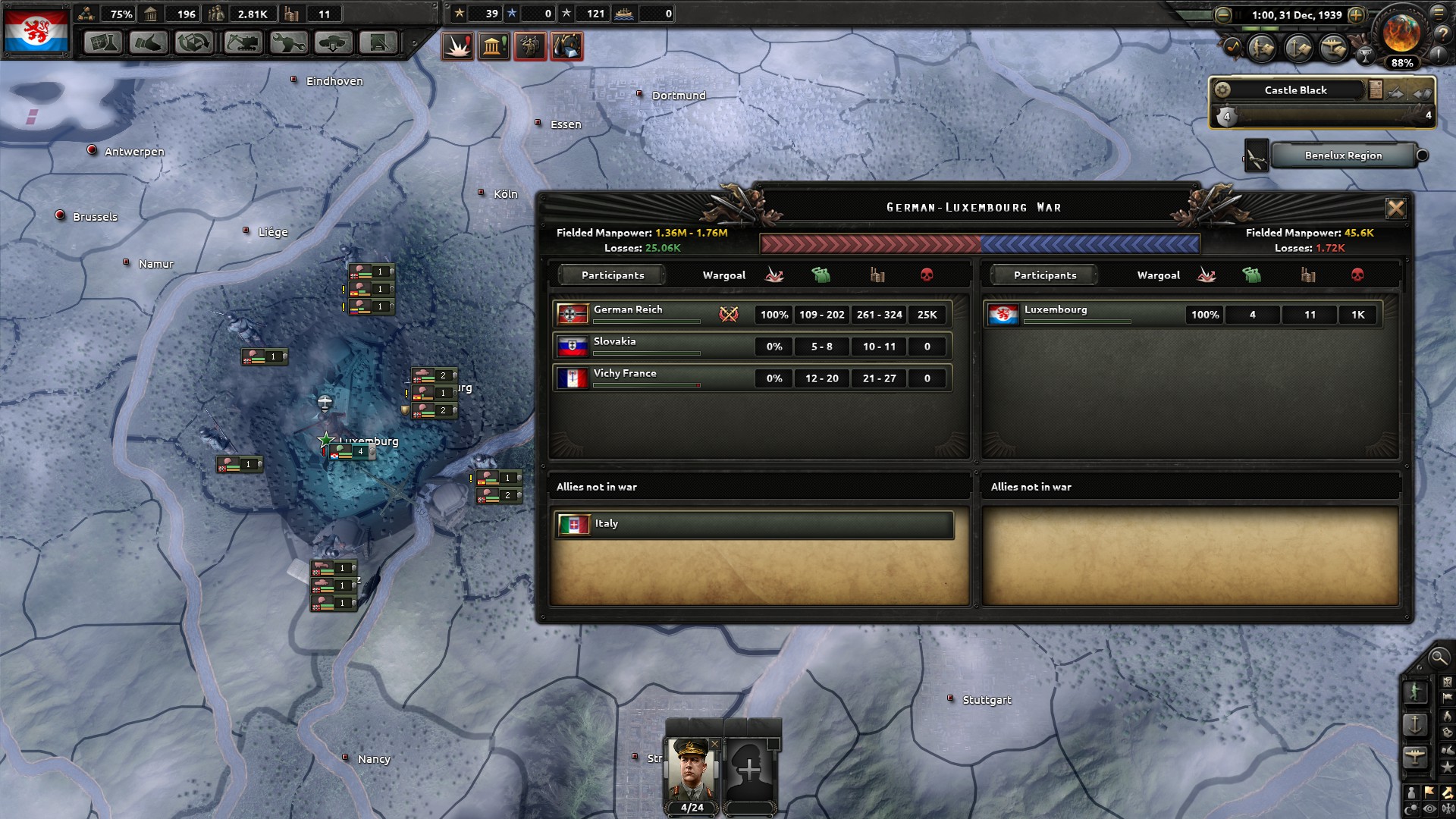This screenshot has height=819, width=1456.
Task: Click the red explosion combat alert icon
Action: point(458,46)
